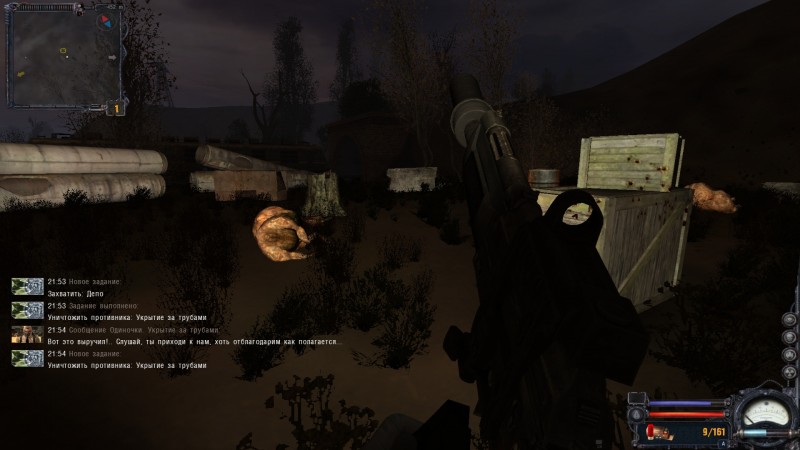800x450 pixels.
Task: Click the minimap contact counter showing 1
Action: (115, 108)
